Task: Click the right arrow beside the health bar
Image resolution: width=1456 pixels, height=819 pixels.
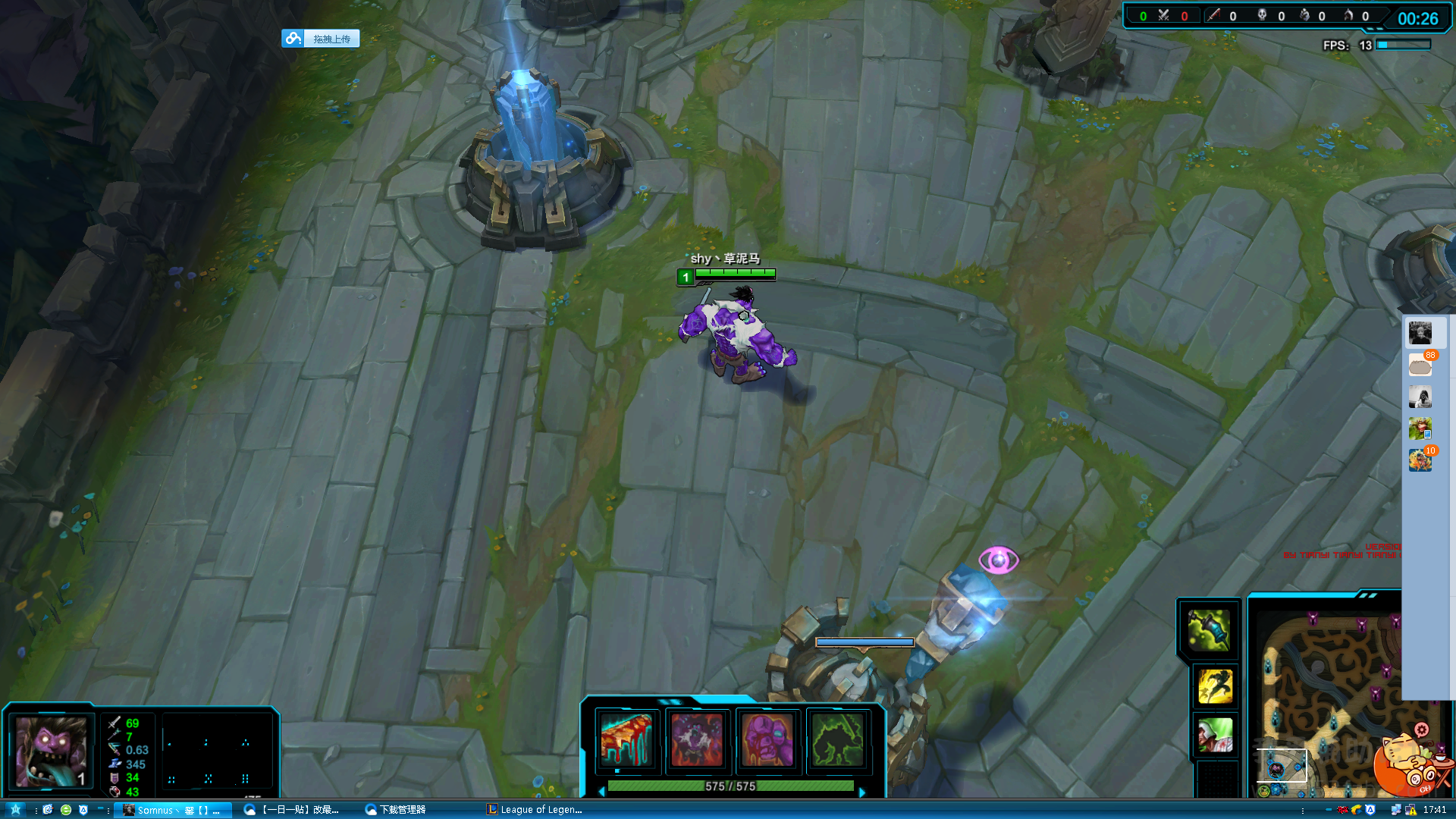Action: [x=862, y=792]
